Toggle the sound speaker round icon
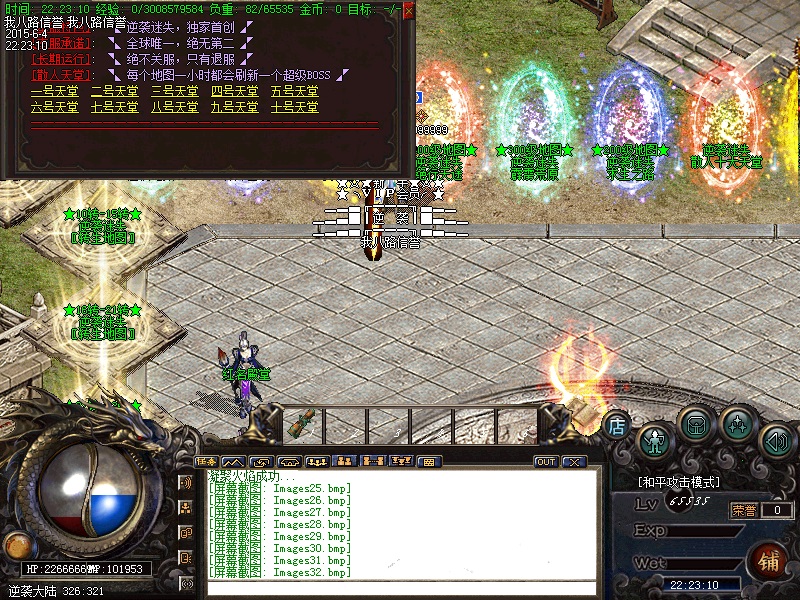The height and width of the screenshot is (600, 800). pos(777,440)
